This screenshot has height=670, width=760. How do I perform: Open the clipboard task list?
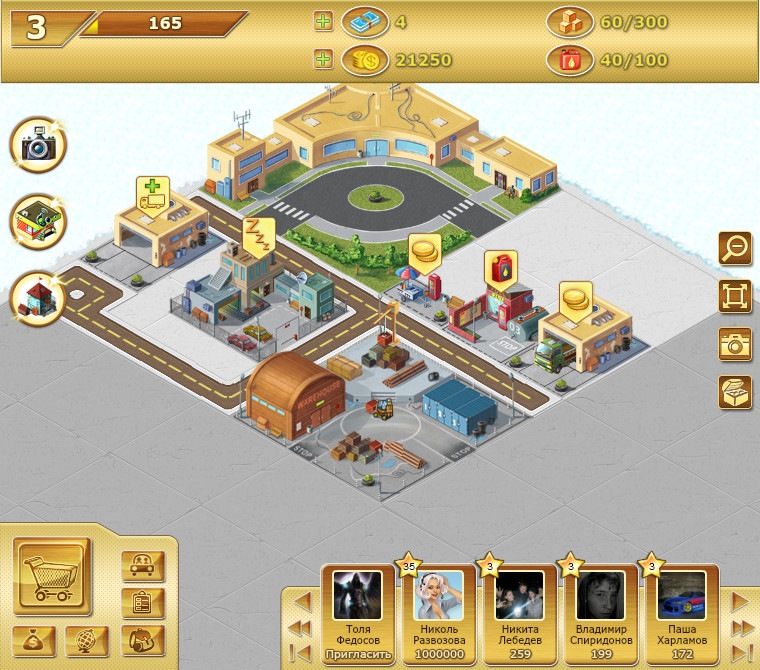tap(142, 603)
